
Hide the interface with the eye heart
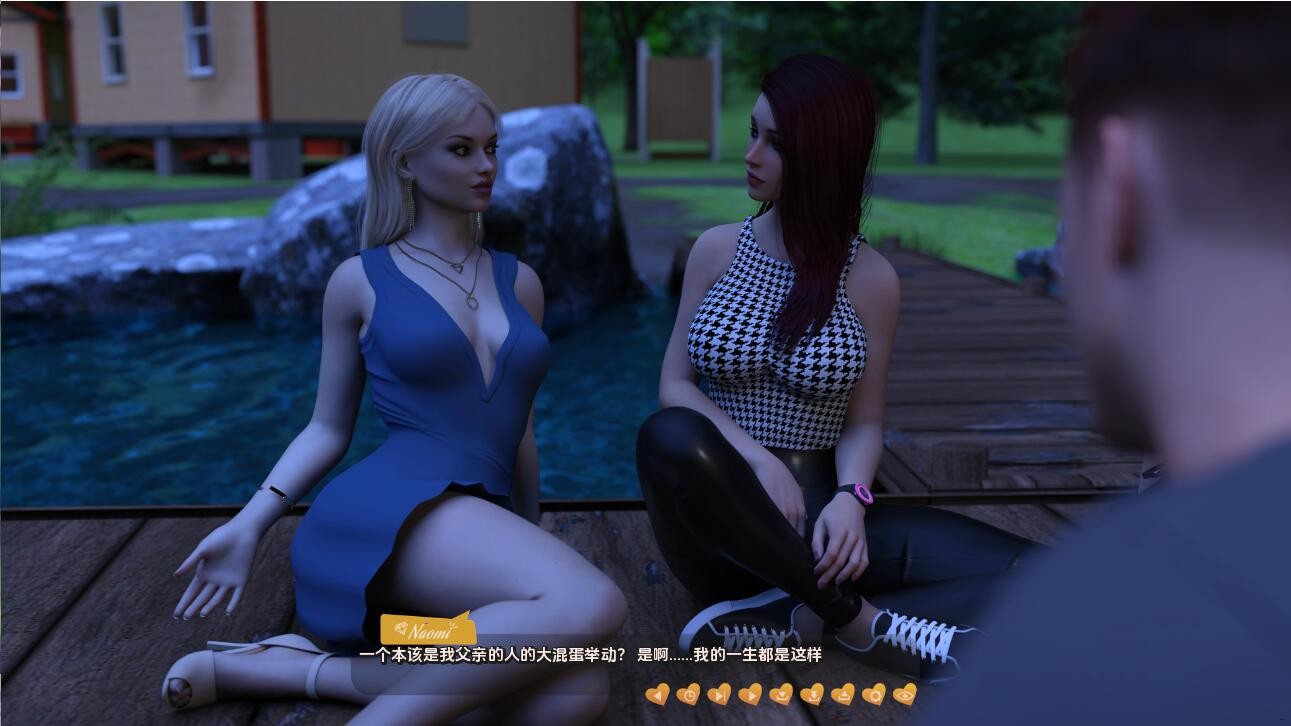coord(905,694)
